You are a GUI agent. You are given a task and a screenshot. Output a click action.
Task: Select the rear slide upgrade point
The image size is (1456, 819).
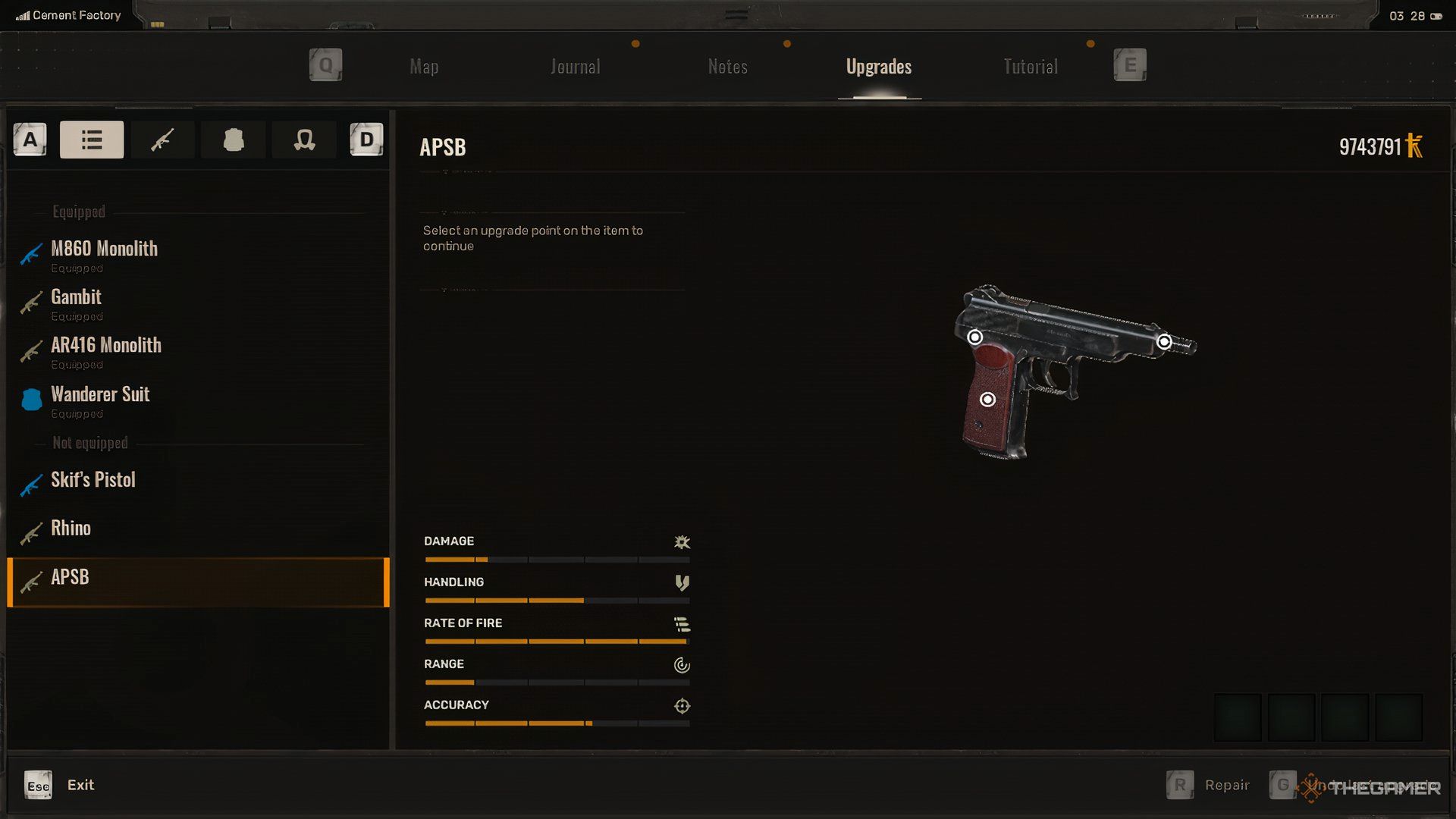(x=975, y=337)
